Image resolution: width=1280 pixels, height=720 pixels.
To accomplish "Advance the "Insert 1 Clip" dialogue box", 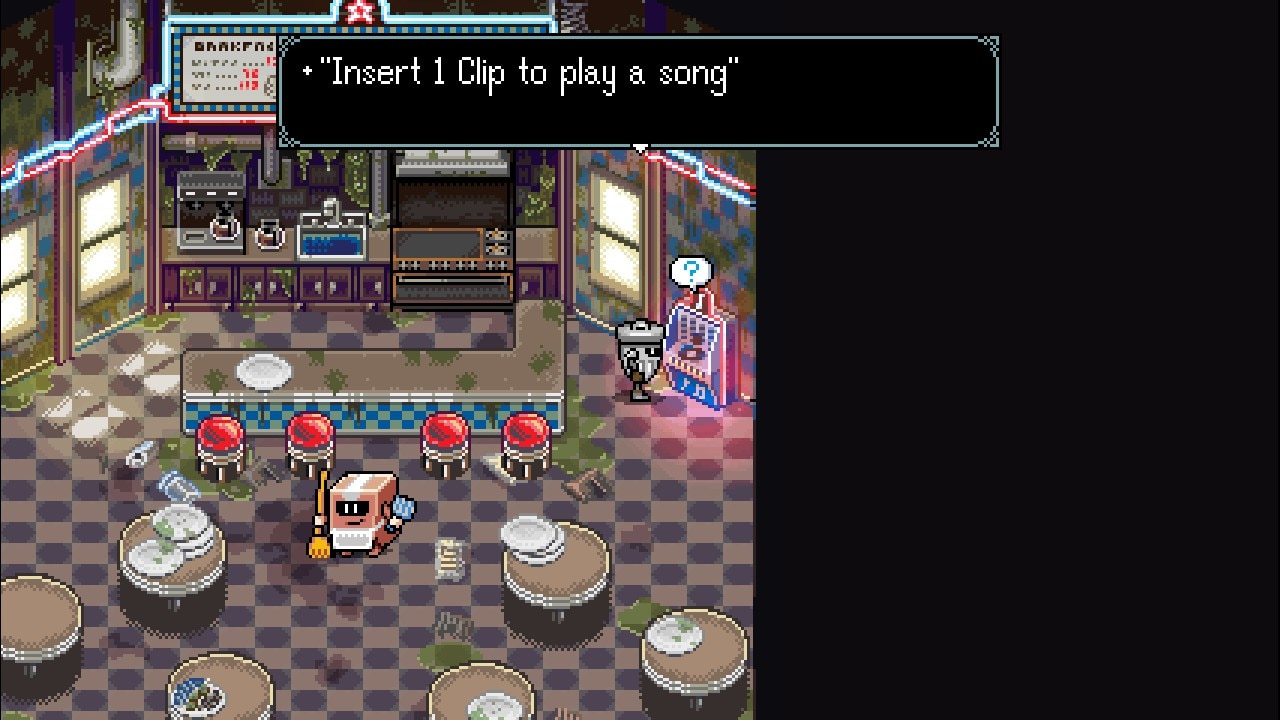I will (x=638, y=93).
